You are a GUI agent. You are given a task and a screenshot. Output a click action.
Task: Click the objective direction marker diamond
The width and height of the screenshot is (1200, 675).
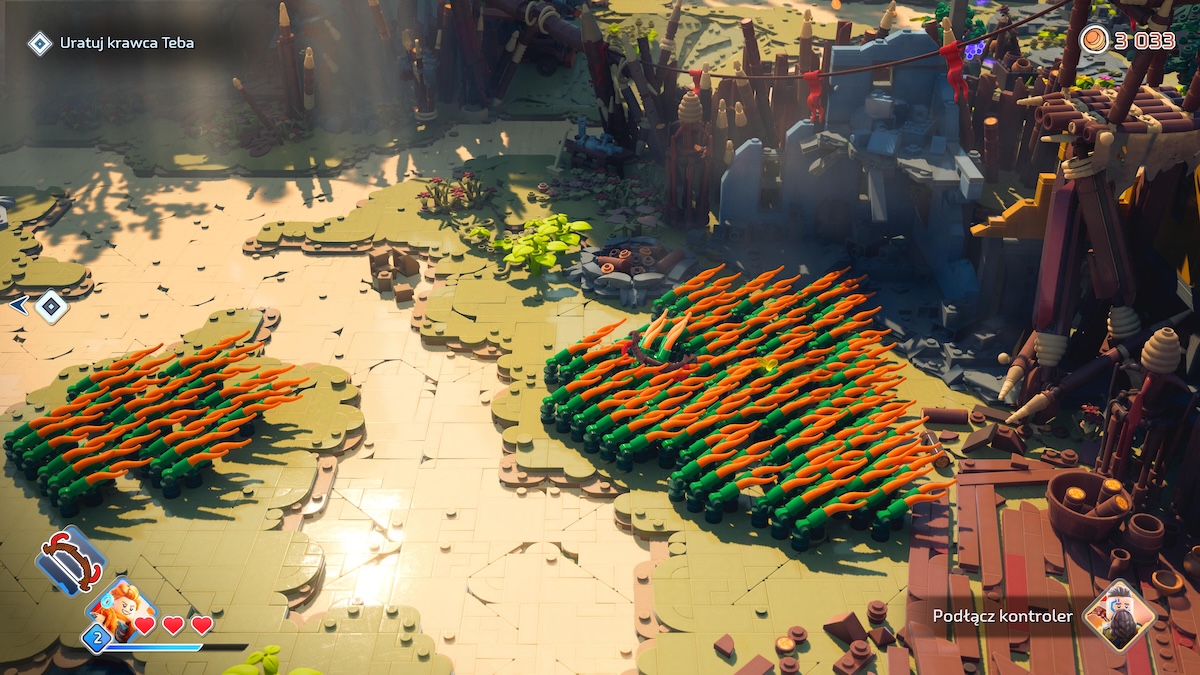point(51,306)
